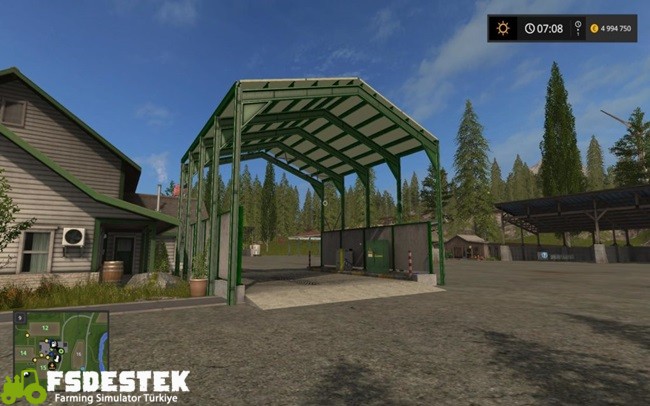The width and height of the screenshot is (650, 406).
Task: Select field 12 on the minimap
Action: (x=45, y=327)
